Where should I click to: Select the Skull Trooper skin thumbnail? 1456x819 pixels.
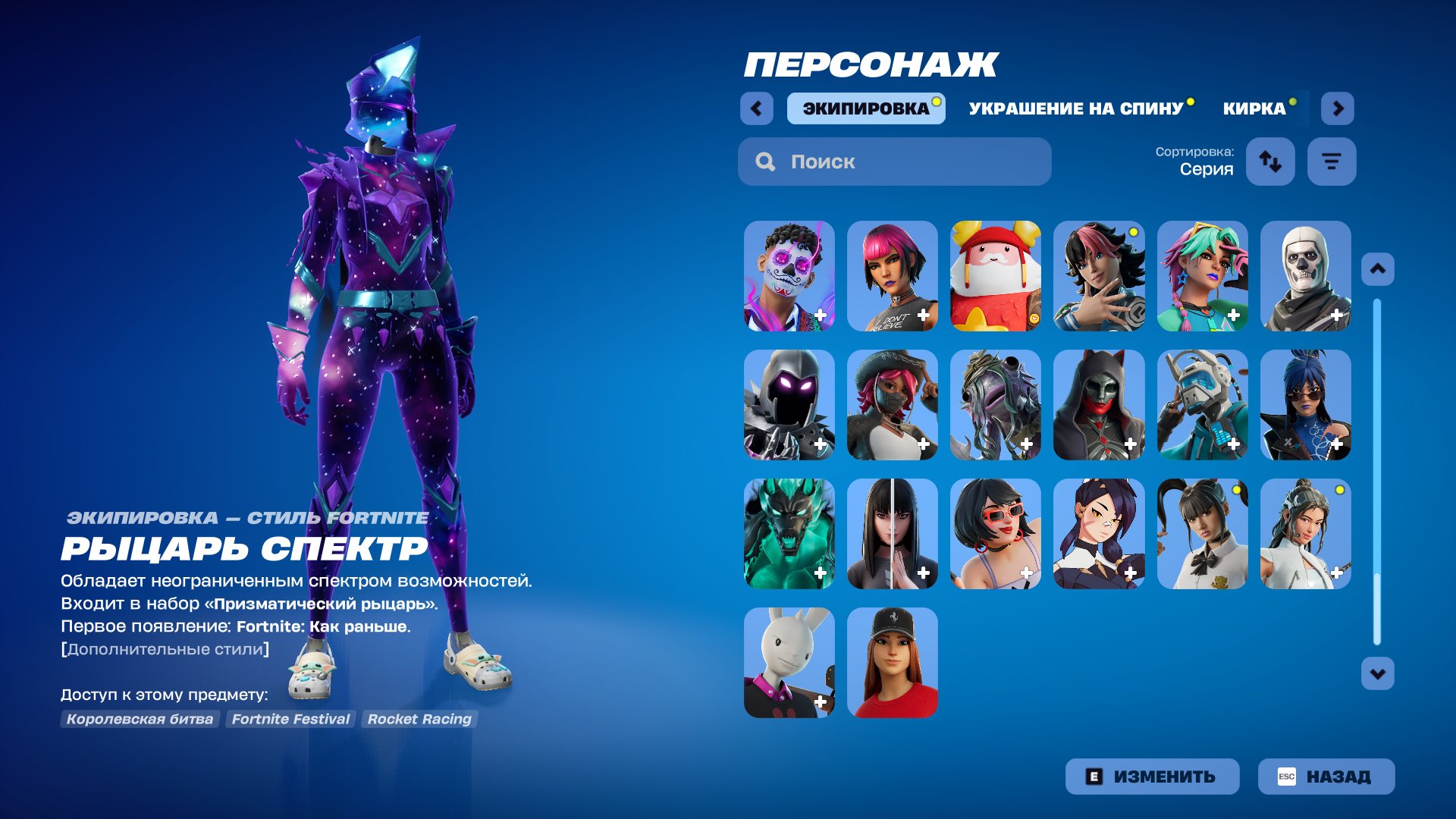coord(1306,276)
